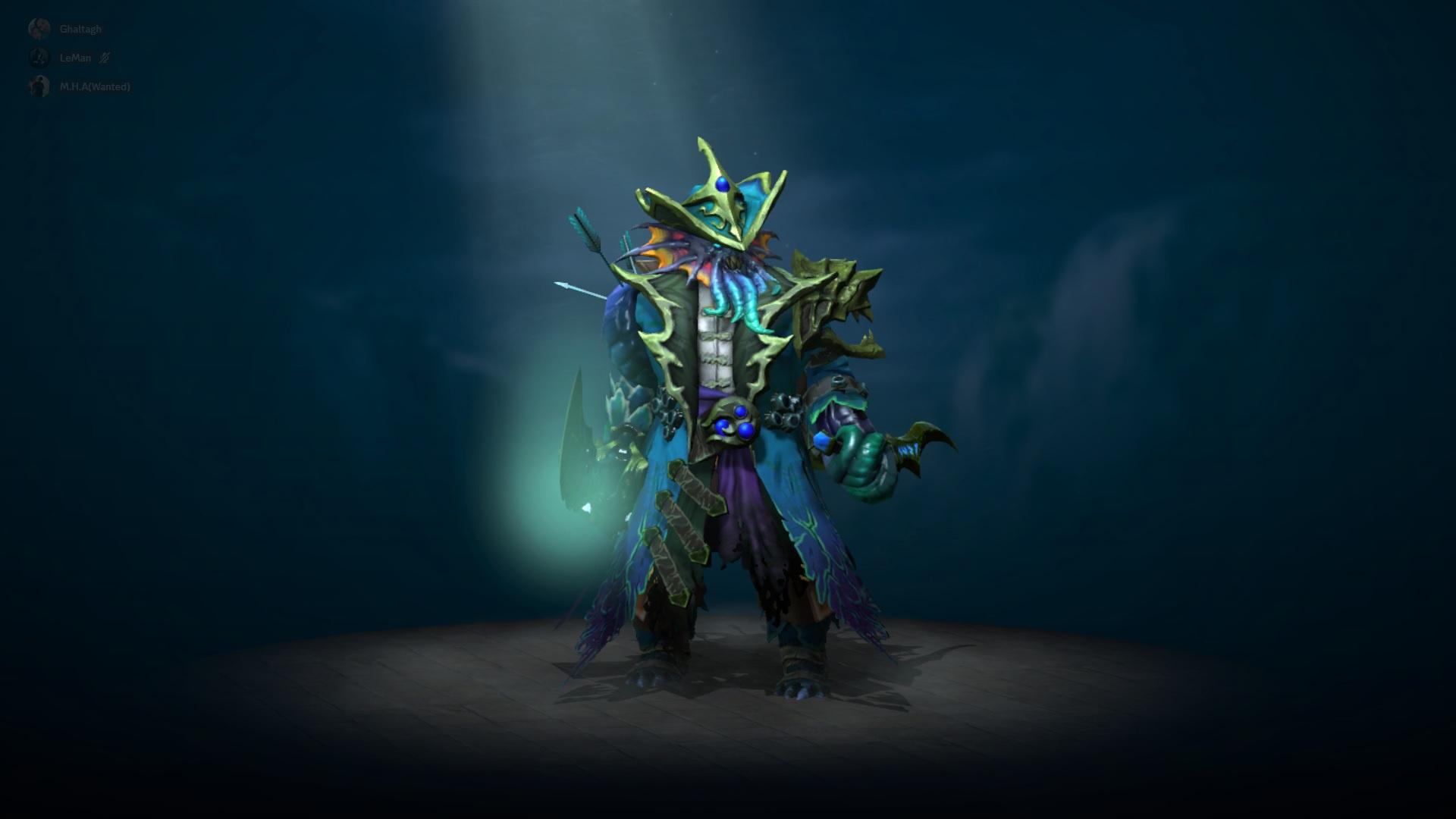Click M.H.A(Wanted)'s avatar icon

(x=39, y=86)
